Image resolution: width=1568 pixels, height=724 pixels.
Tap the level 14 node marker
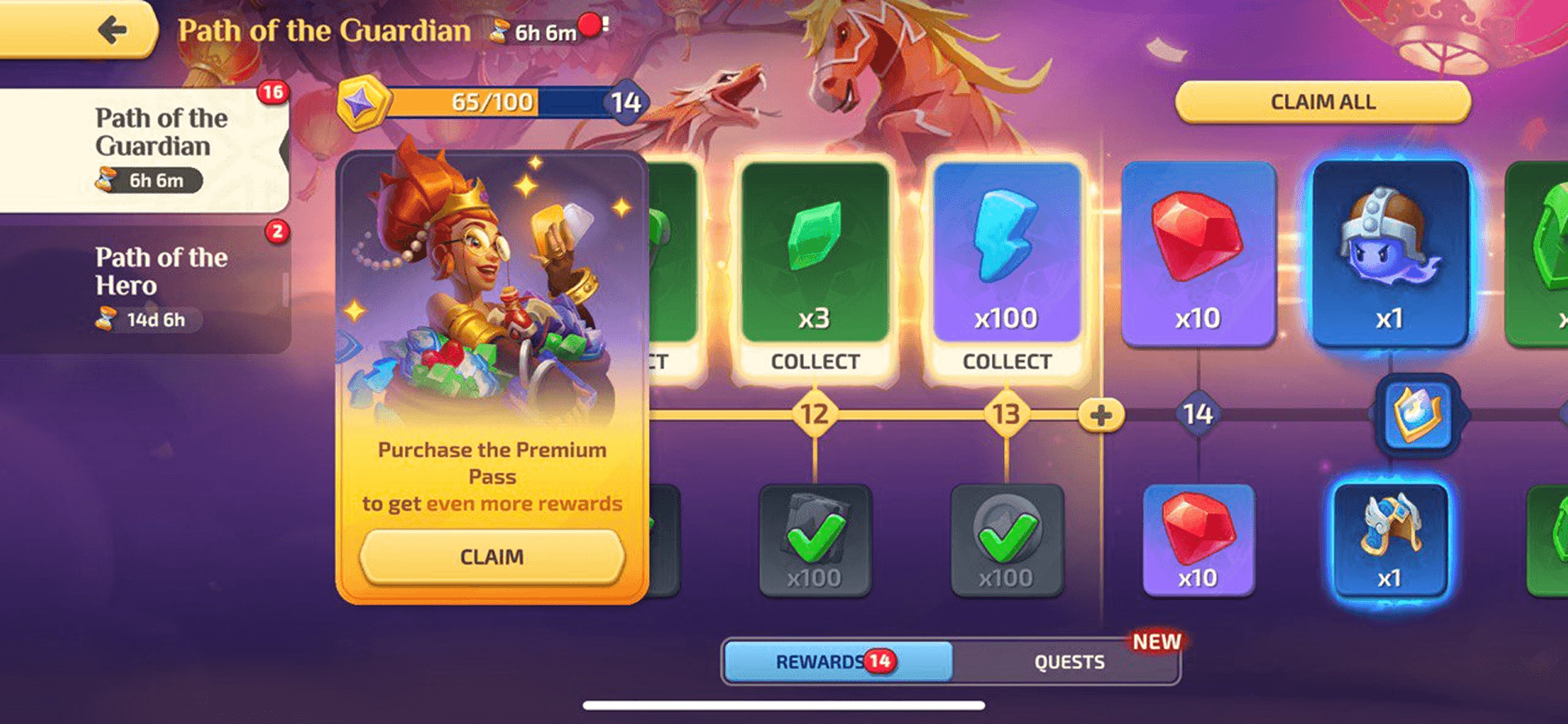(1197, 415)
